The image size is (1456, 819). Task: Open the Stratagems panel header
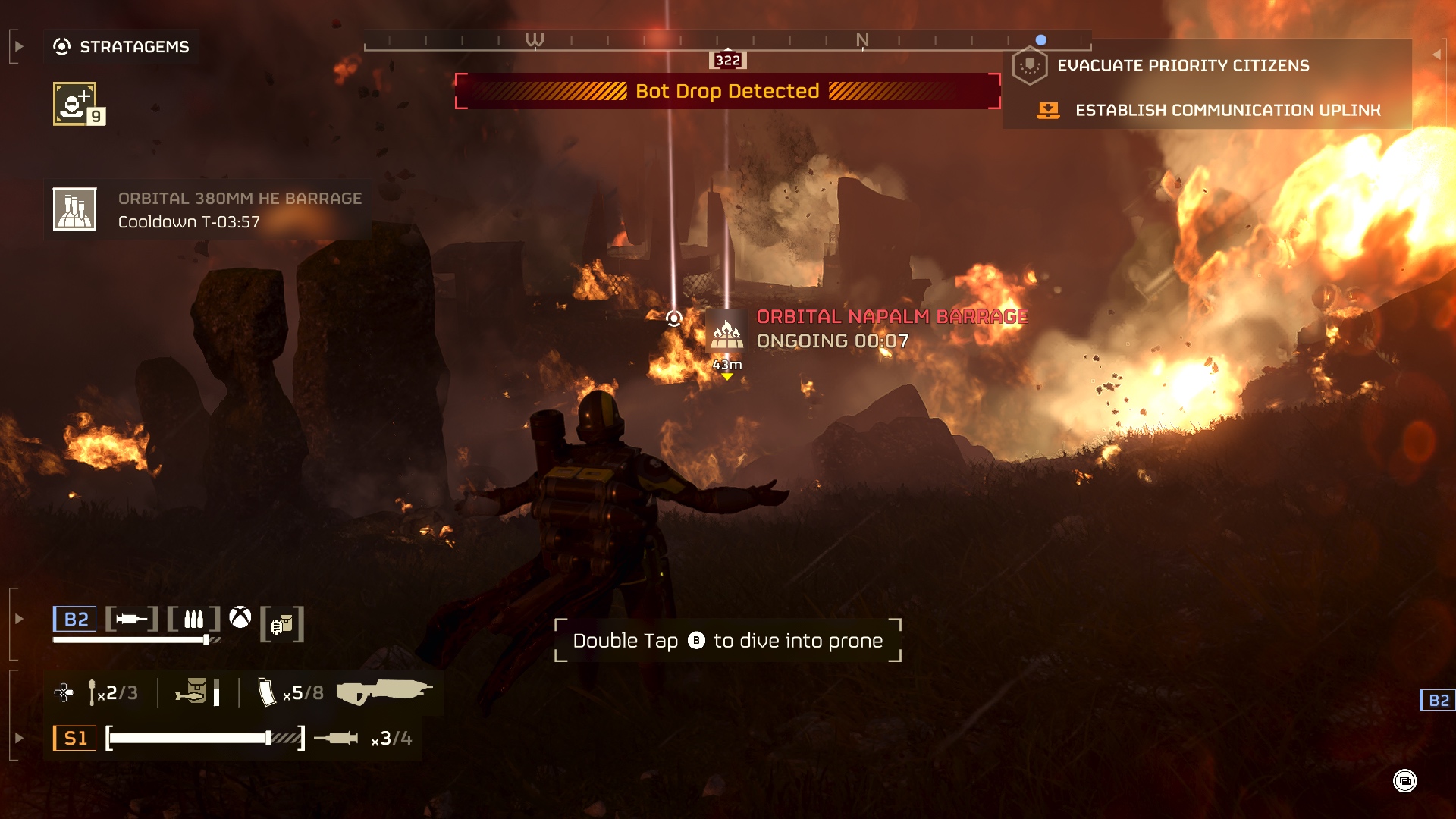click(x=121, y=47)
